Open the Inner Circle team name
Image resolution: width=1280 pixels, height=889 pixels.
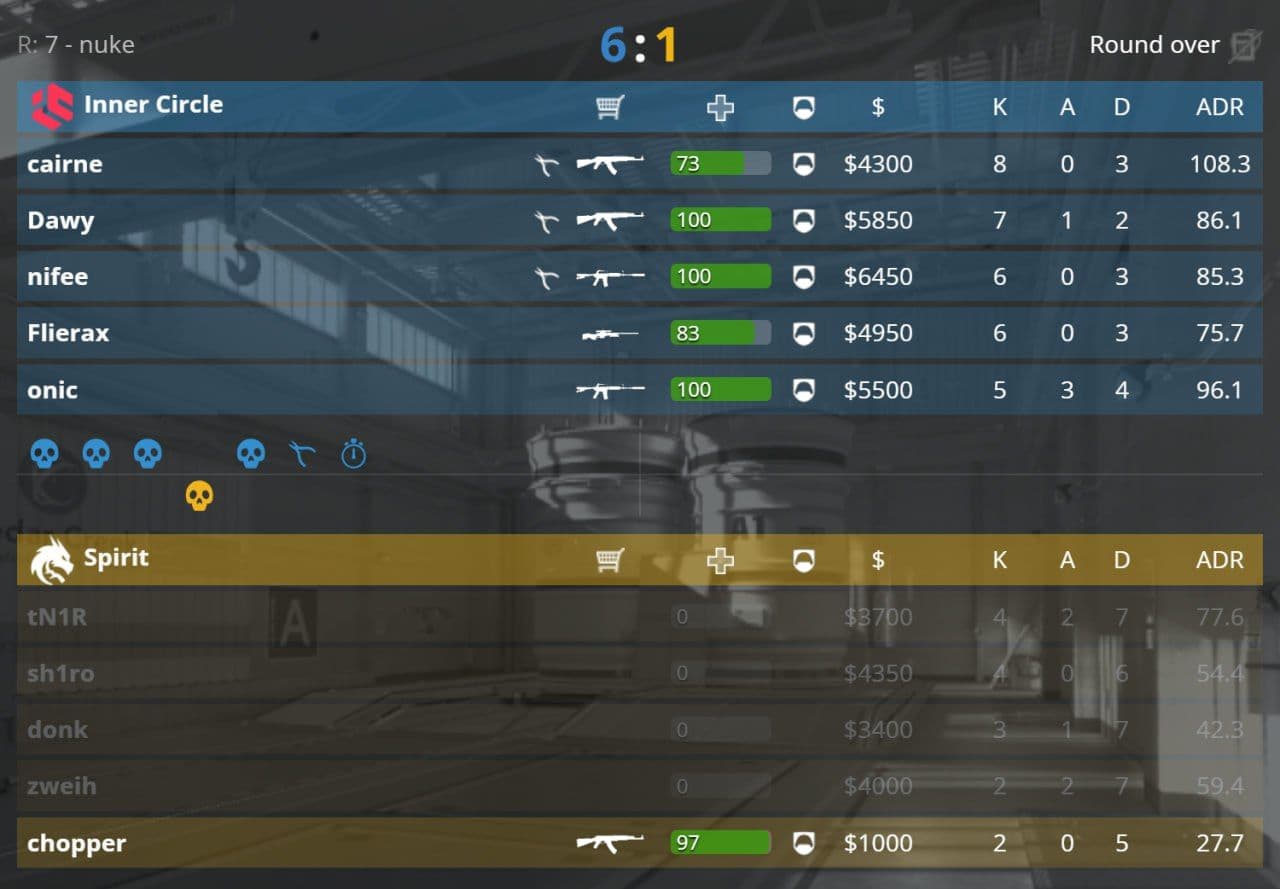click(x=153, y=105)
